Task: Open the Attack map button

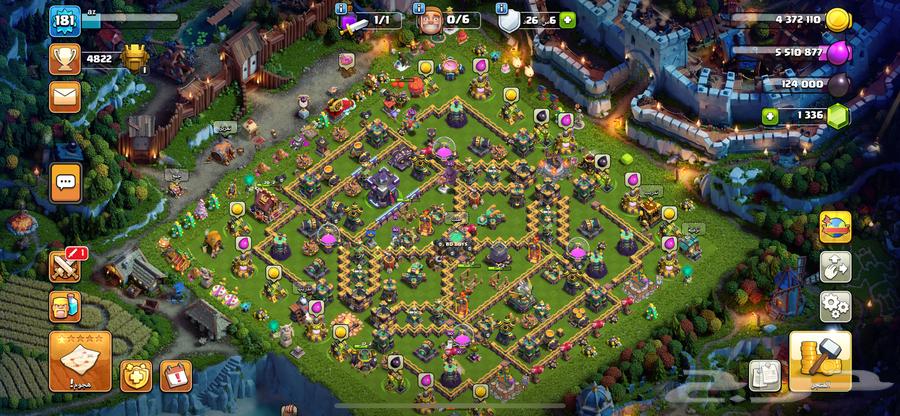Action: [x=80, y=361]
